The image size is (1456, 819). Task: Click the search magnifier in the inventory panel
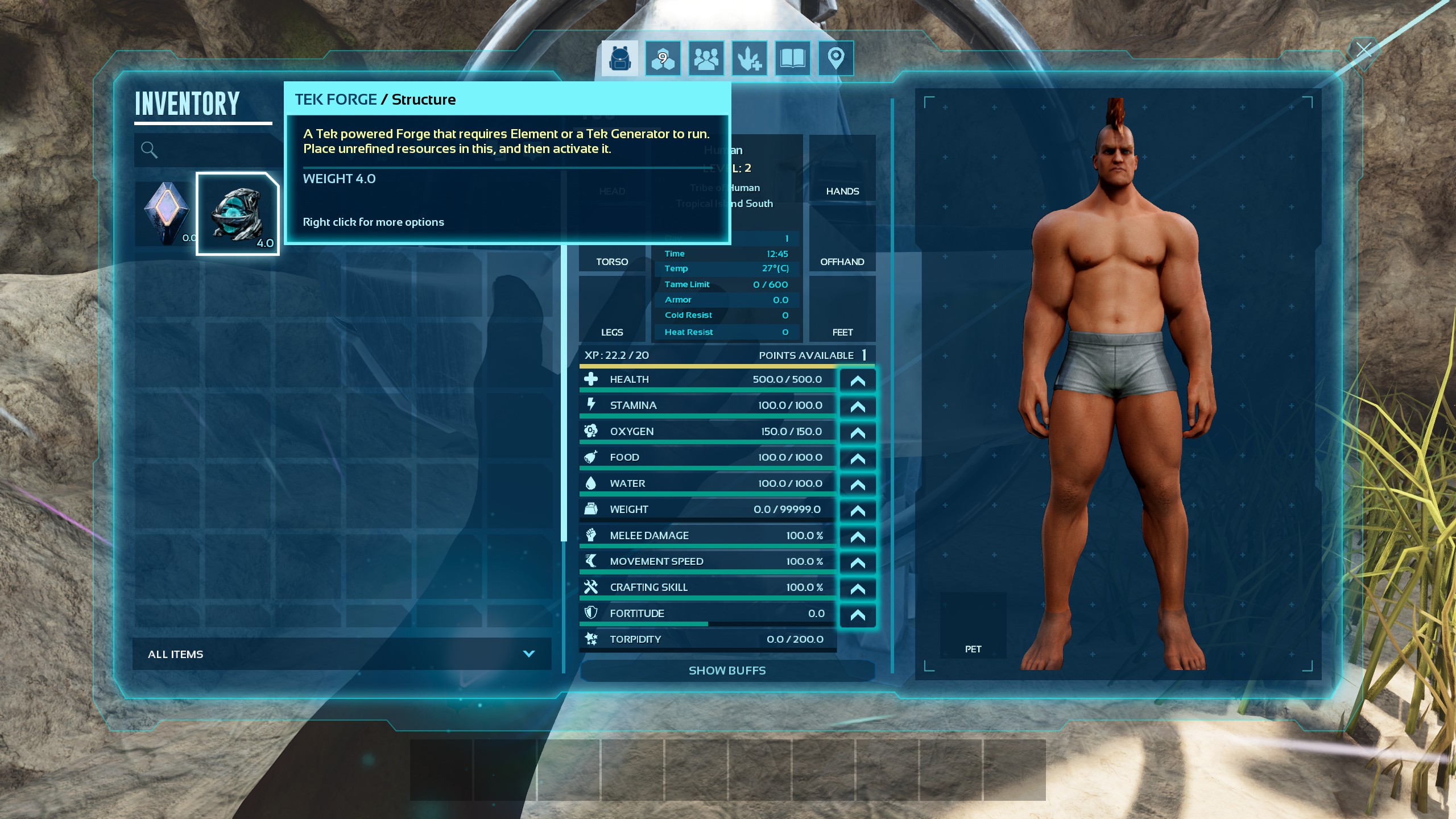click(149, 150)
